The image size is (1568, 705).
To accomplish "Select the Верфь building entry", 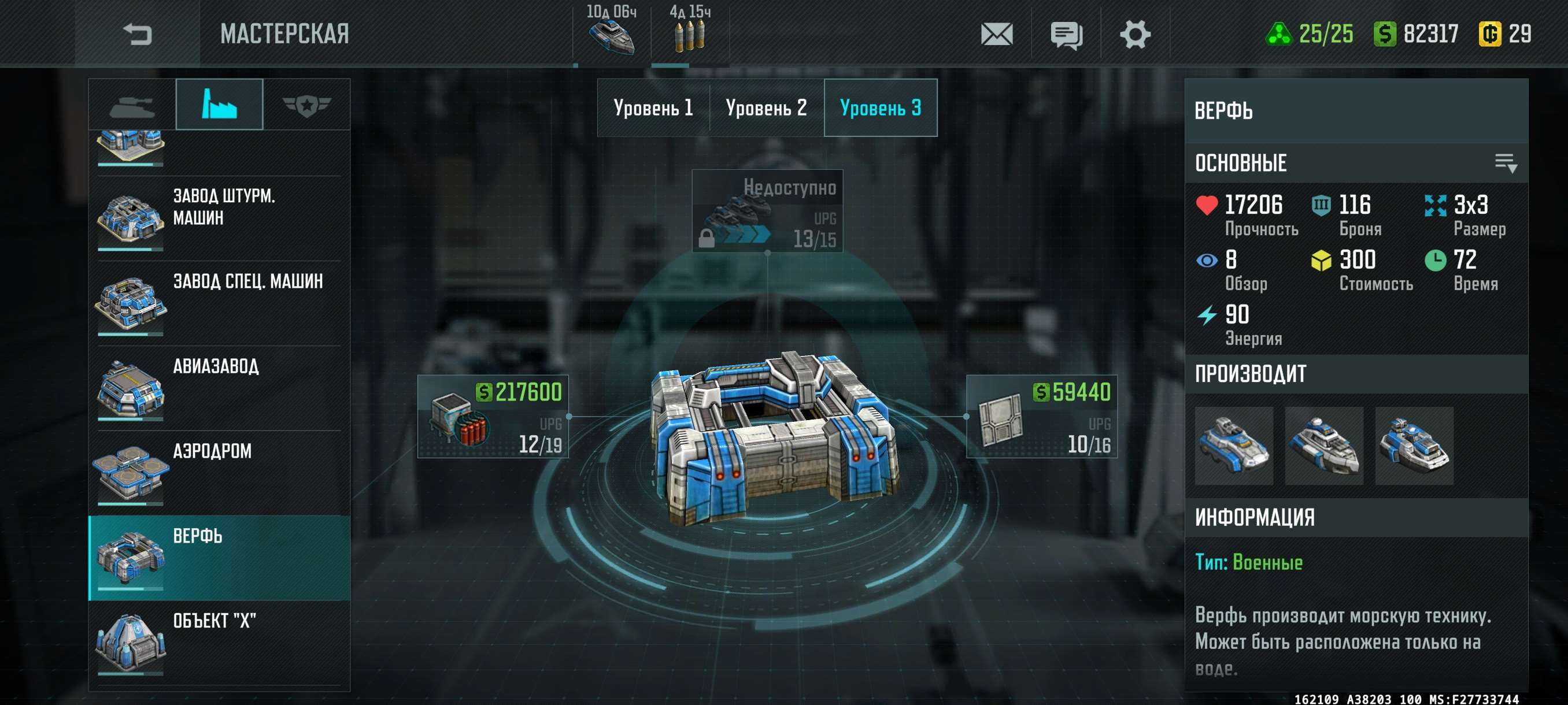I will click(x=219, y=558).
